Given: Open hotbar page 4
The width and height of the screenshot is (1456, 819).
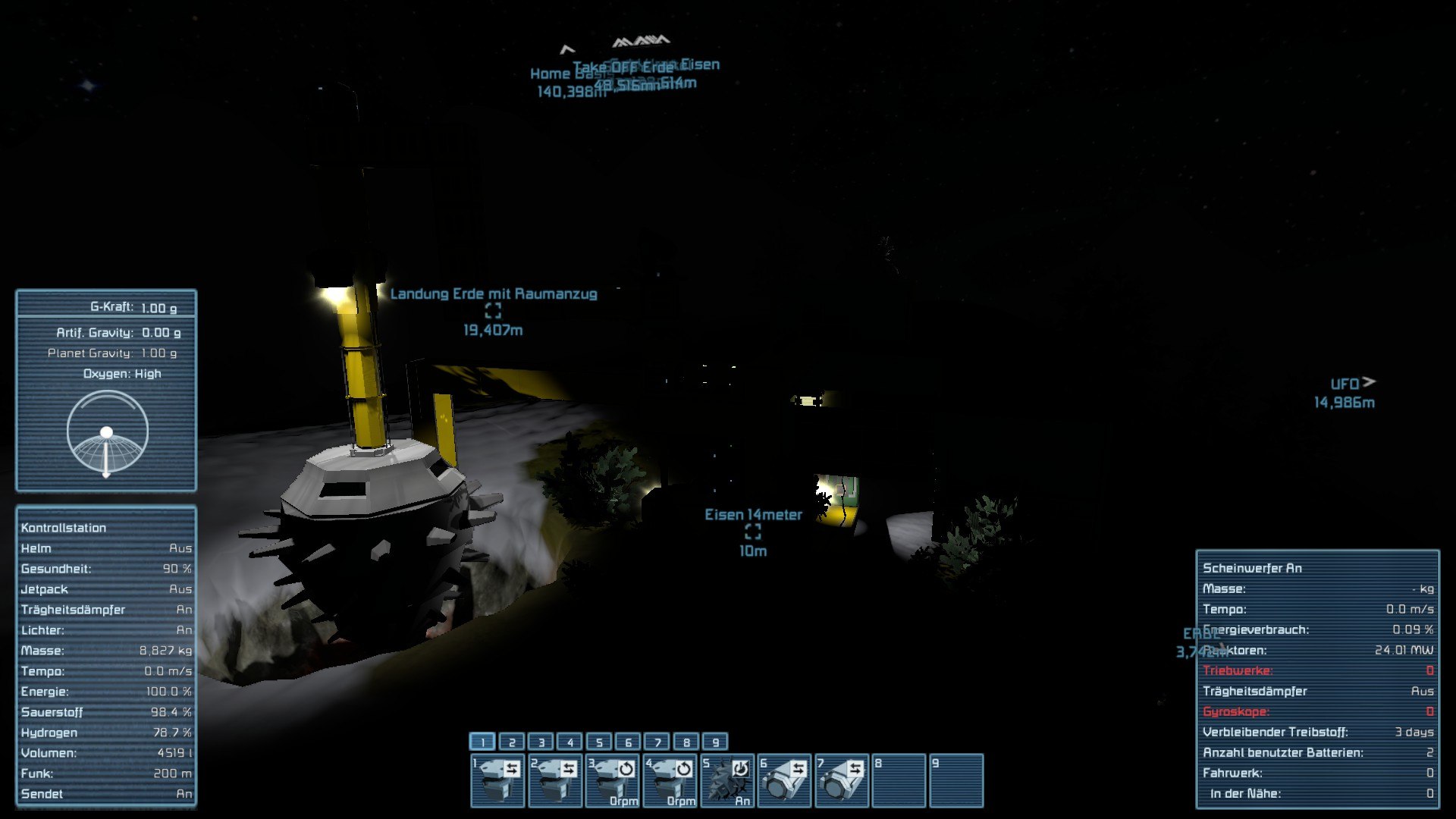Looking at the screenshot, I should point(570,742).
